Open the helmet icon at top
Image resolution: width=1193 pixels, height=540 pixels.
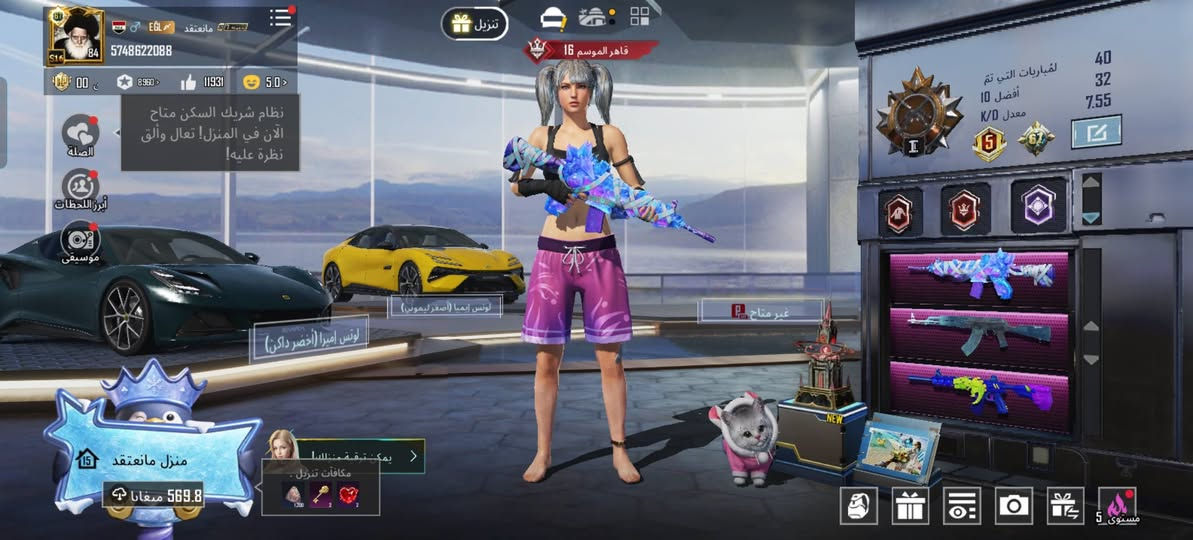click(x=553, y=18)
